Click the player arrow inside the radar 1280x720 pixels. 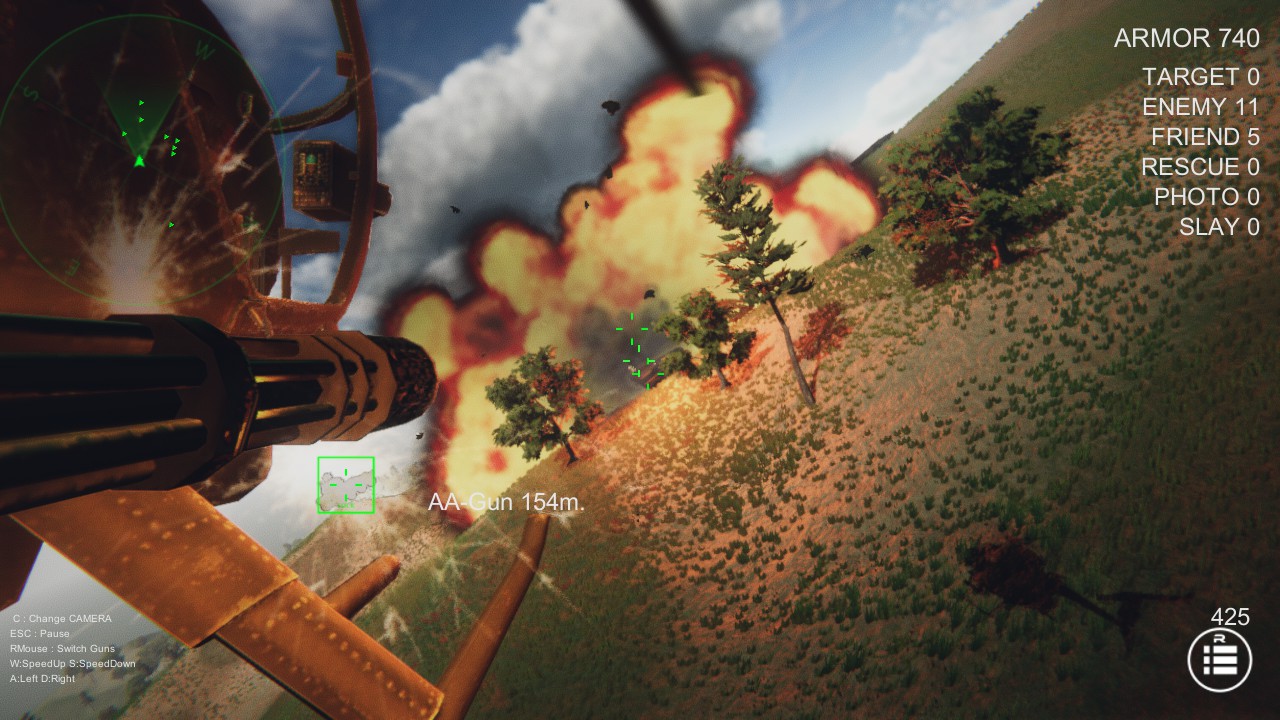point(138,163)
